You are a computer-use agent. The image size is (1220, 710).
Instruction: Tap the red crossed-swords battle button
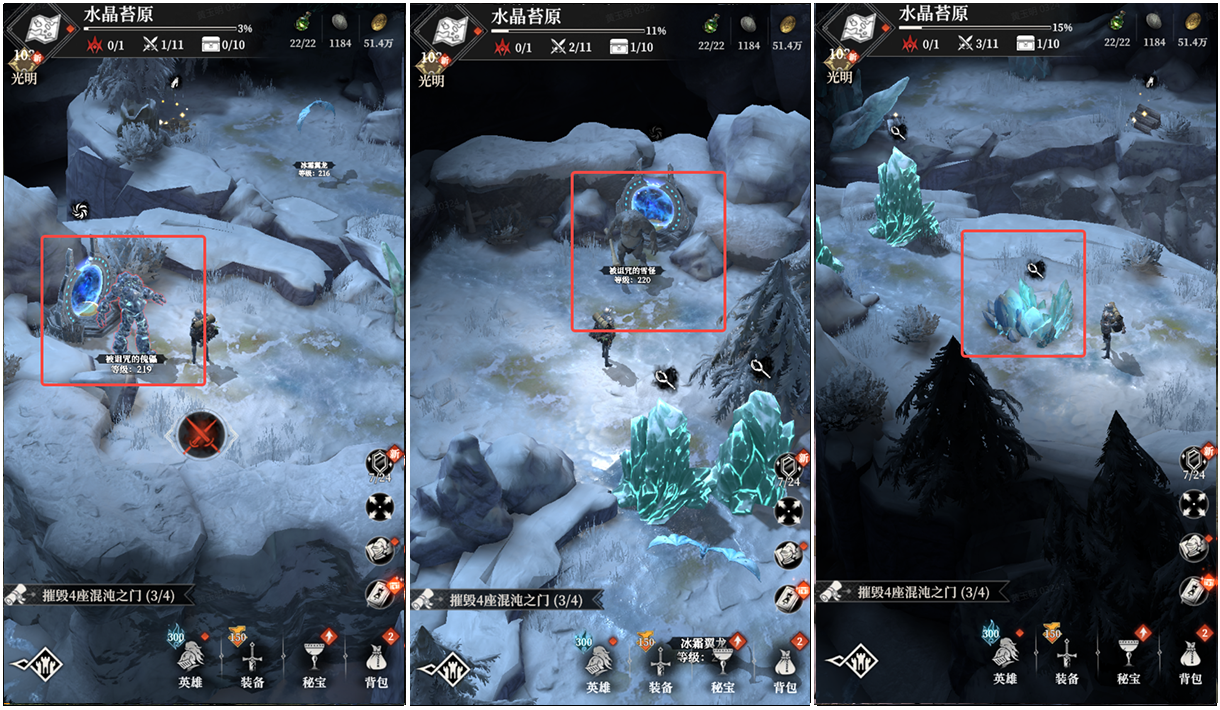pos(204,434)
